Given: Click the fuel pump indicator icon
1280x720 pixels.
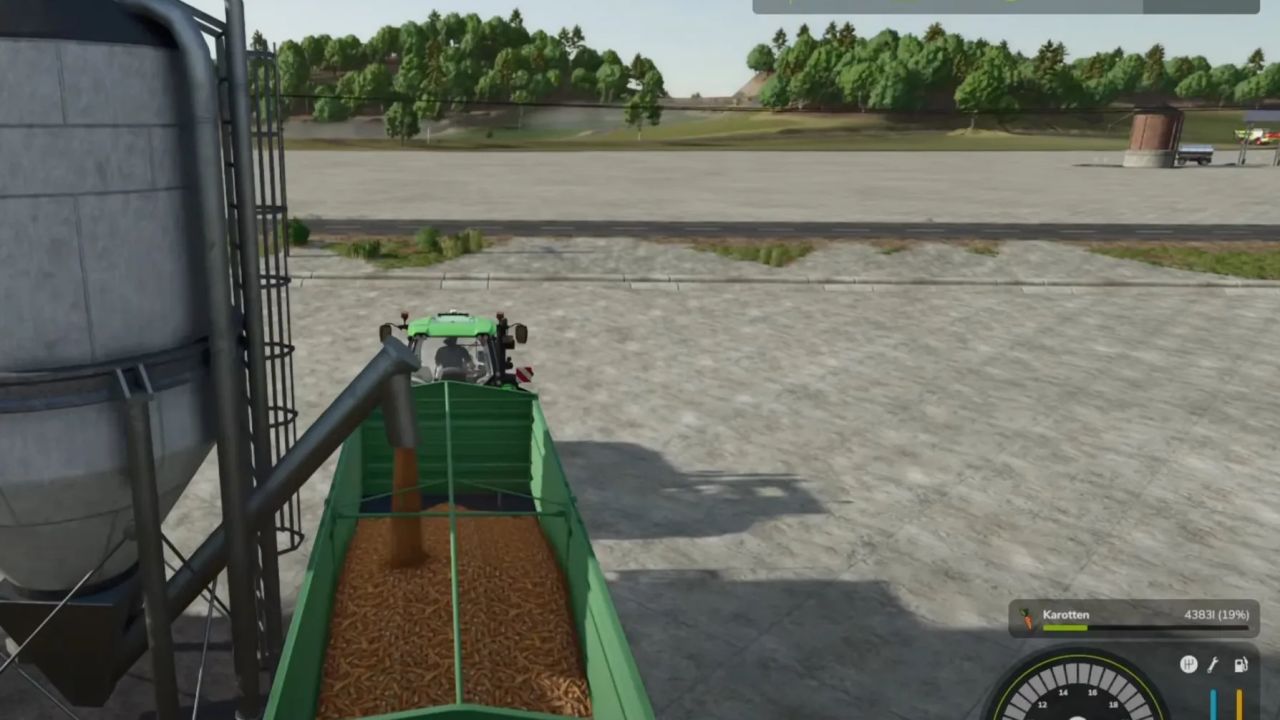Looking at the screenshot, I should [x=1241, y=664].
